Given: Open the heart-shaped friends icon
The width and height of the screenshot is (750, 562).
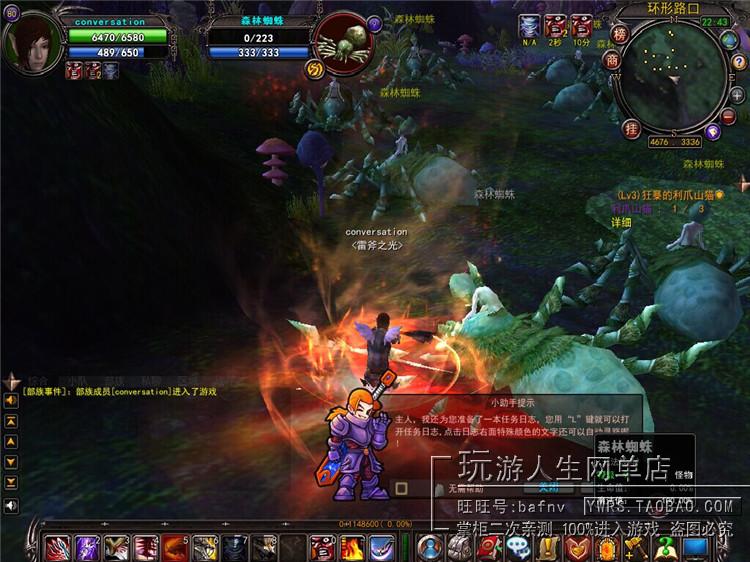Looking at the screenshot, I should coord(577,548).
